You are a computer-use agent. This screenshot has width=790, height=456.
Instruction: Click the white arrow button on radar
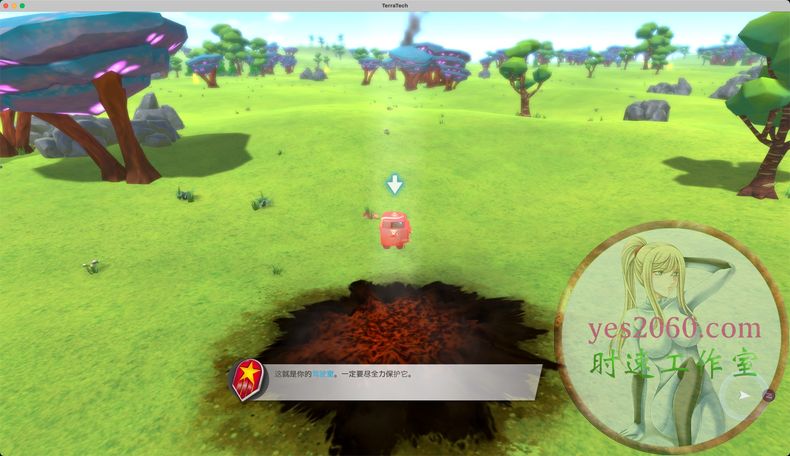743,396
